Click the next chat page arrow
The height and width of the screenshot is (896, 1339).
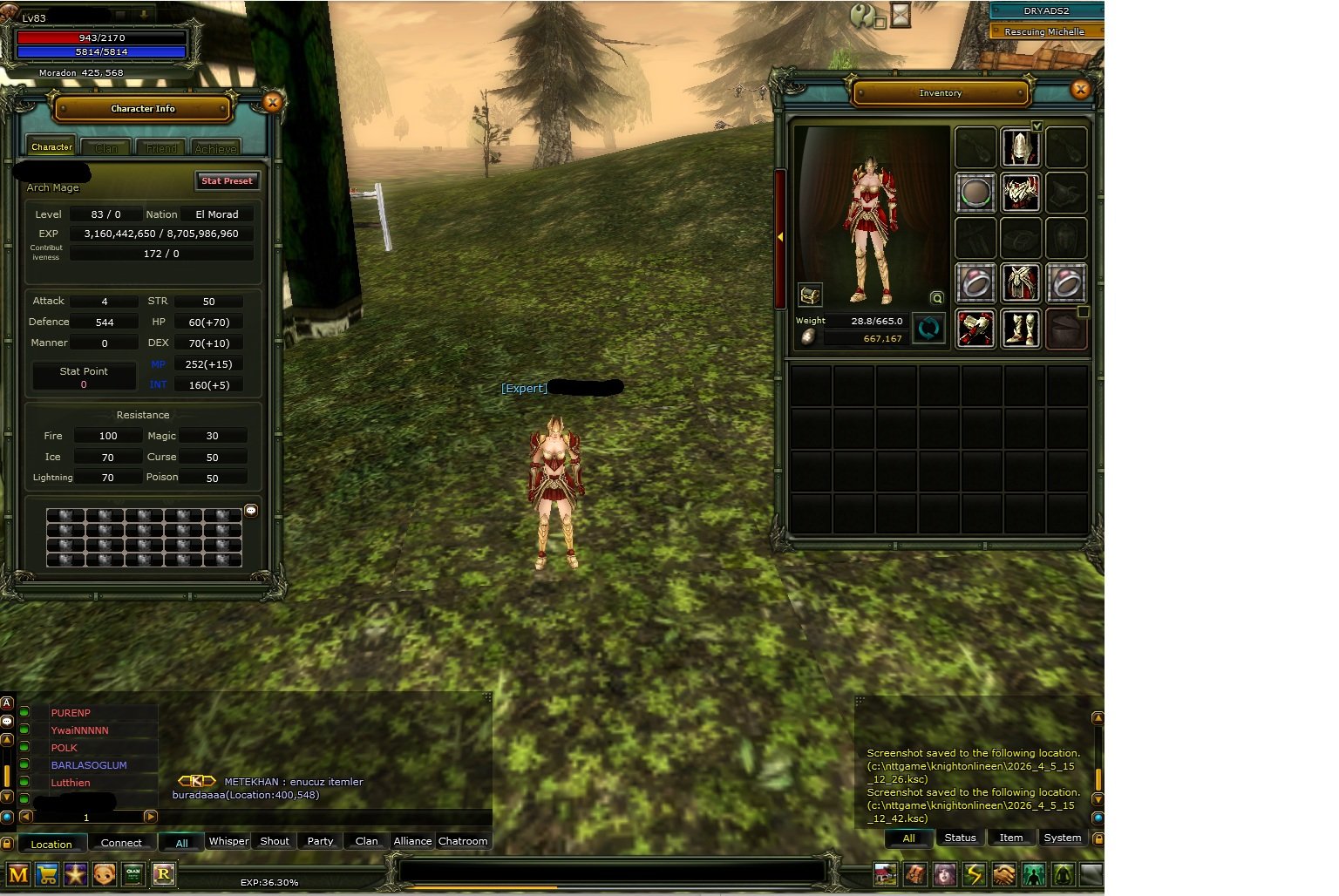(x=151, y=817)
